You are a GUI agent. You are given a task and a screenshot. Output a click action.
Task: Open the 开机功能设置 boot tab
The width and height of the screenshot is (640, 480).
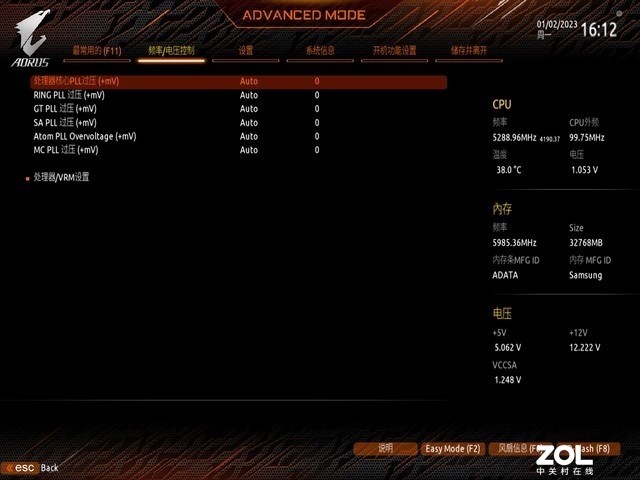pos(394,50)
